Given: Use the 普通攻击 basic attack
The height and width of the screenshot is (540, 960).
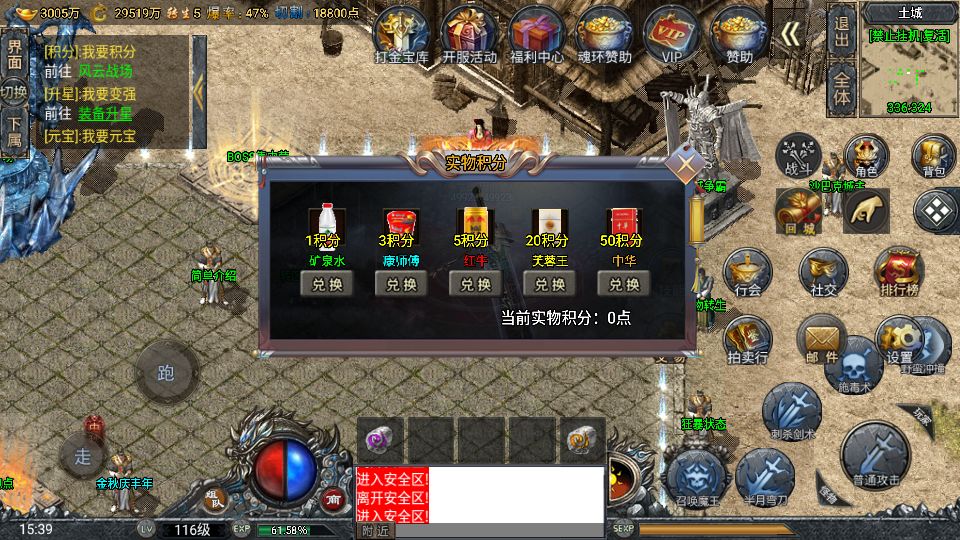Looking at the screenshot, I should (876, 457).
